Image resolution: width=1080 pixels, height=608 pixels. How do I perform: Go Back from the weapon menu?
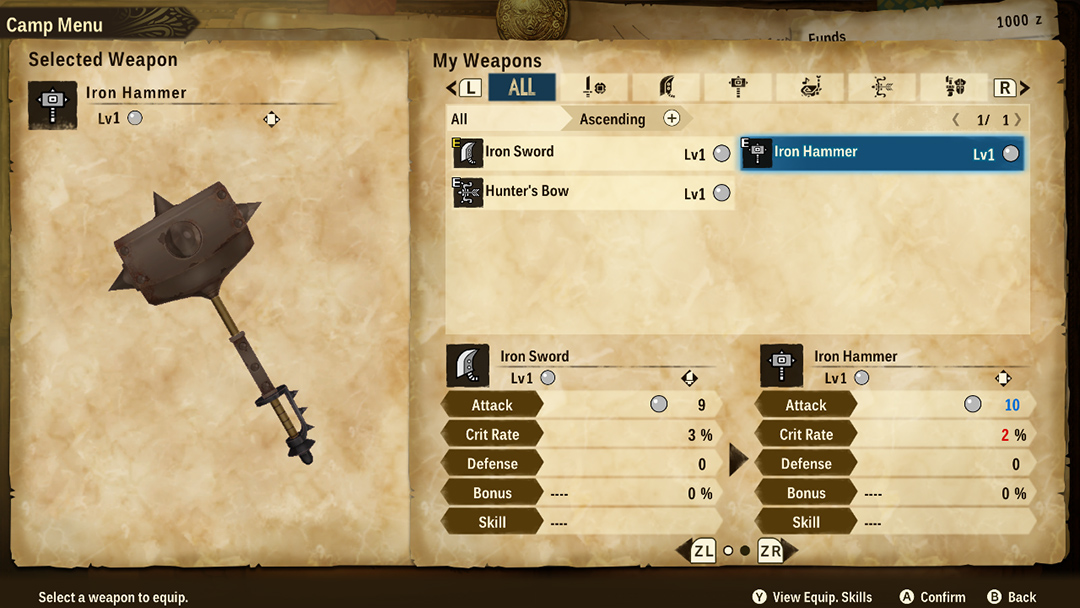(x=1011, y=597)
